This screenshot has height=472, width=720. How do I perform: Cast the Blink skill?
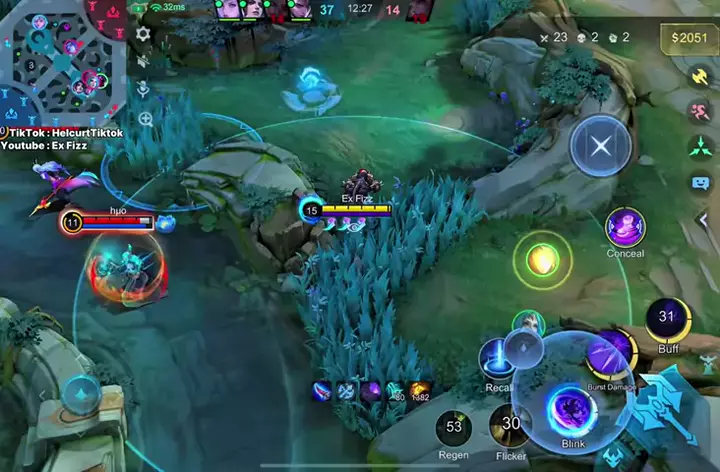coord(573,410)
